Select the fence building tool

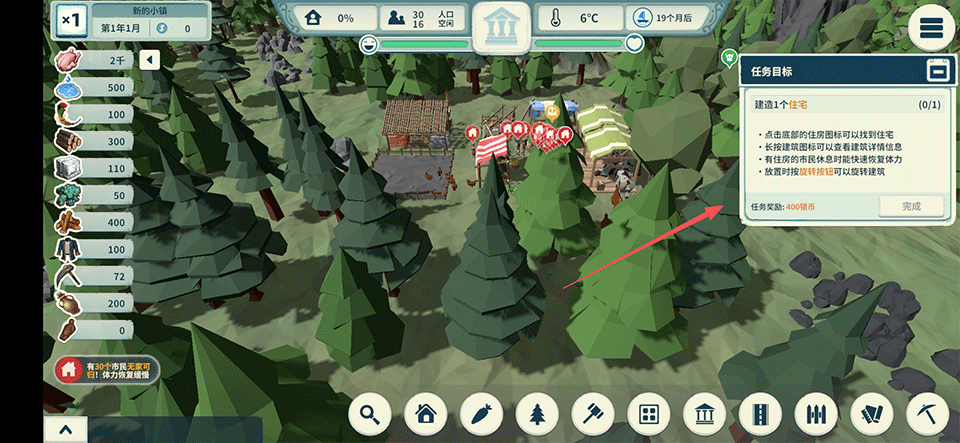coord(816,414)
